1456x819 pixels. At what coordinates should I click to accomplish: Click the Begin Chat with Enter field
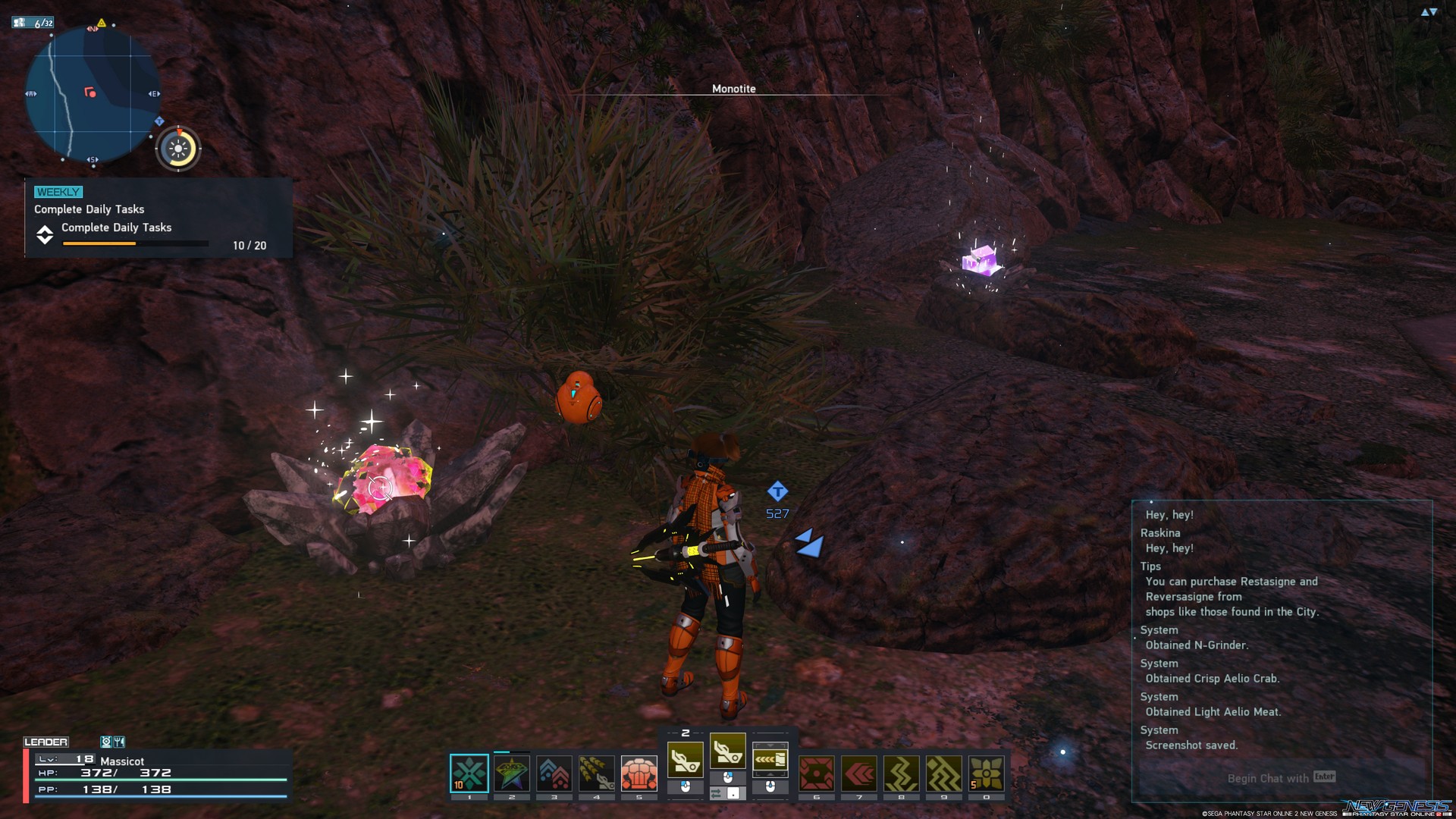tap(1279, 778)
